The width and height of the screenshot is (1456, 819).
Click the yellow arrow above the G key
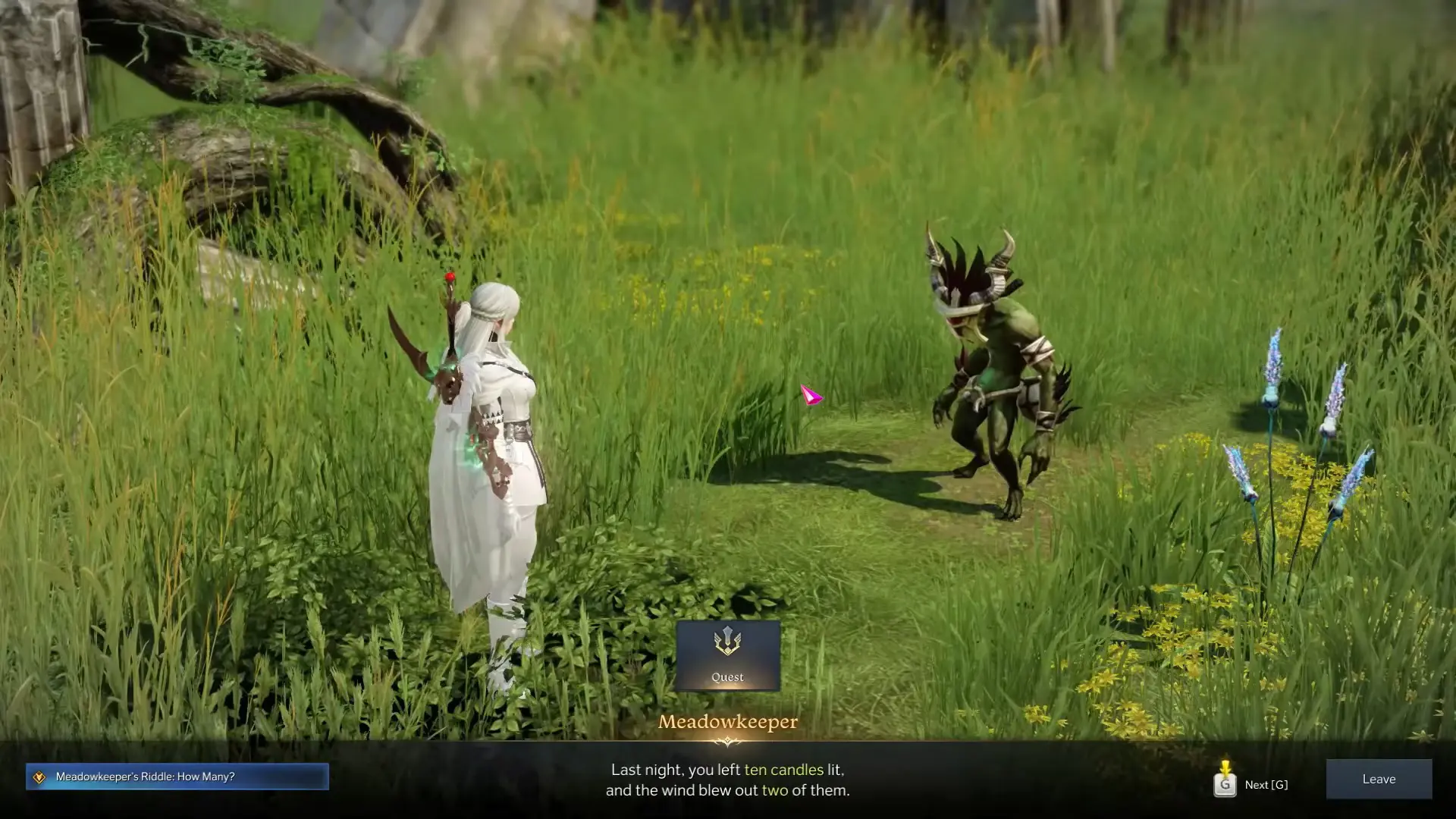click(1224, 767)
